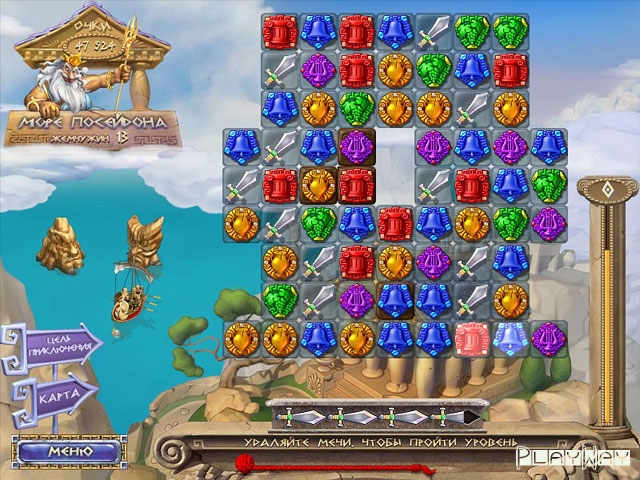The image size is (640, 480).
Task: Choose the golden amphora tile on brown background
Action: coord(318,184)
